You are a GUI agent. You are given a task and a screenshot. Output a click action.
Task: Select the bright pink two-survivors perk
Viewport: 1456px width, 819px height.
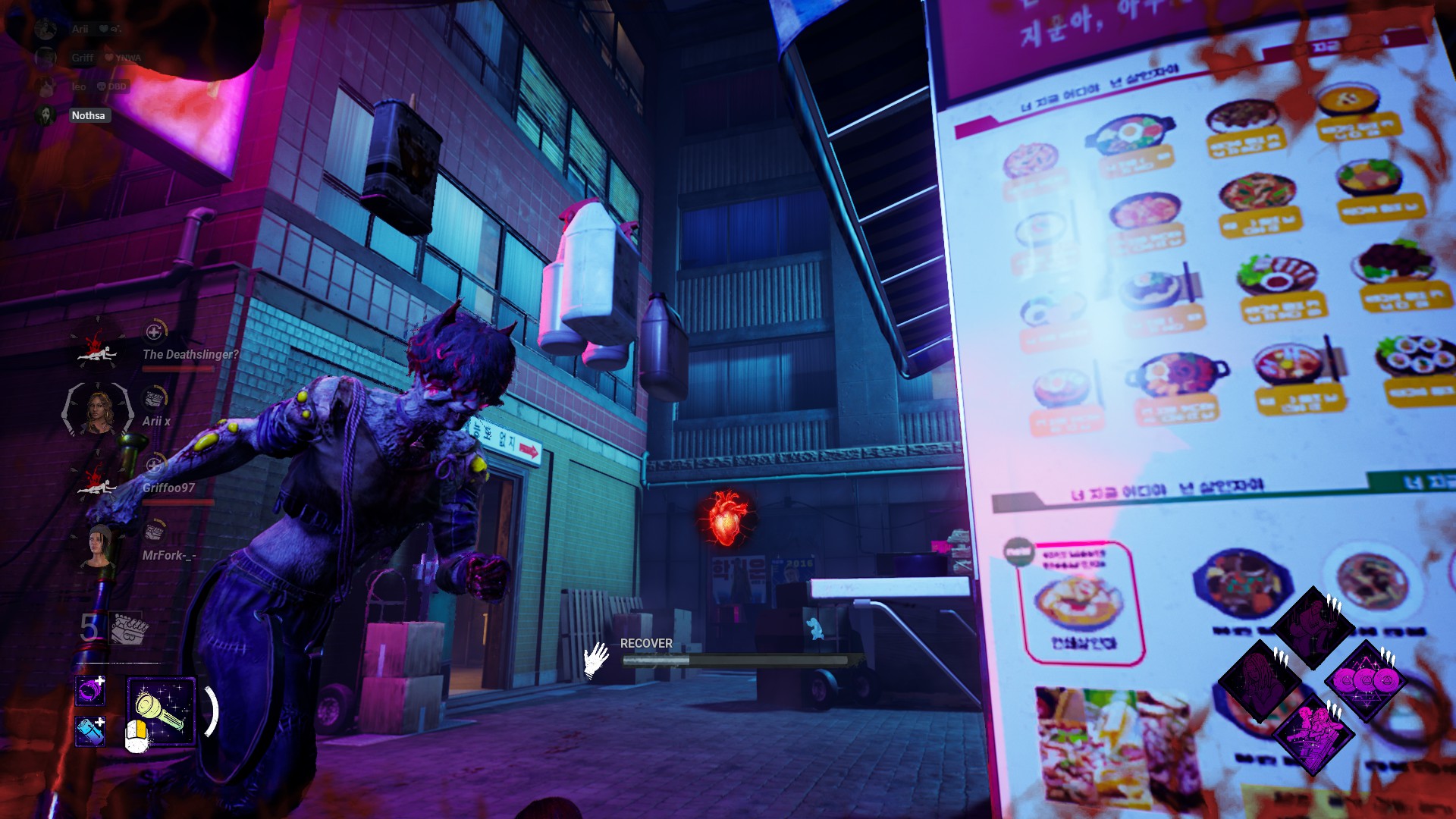point(1313,733)
